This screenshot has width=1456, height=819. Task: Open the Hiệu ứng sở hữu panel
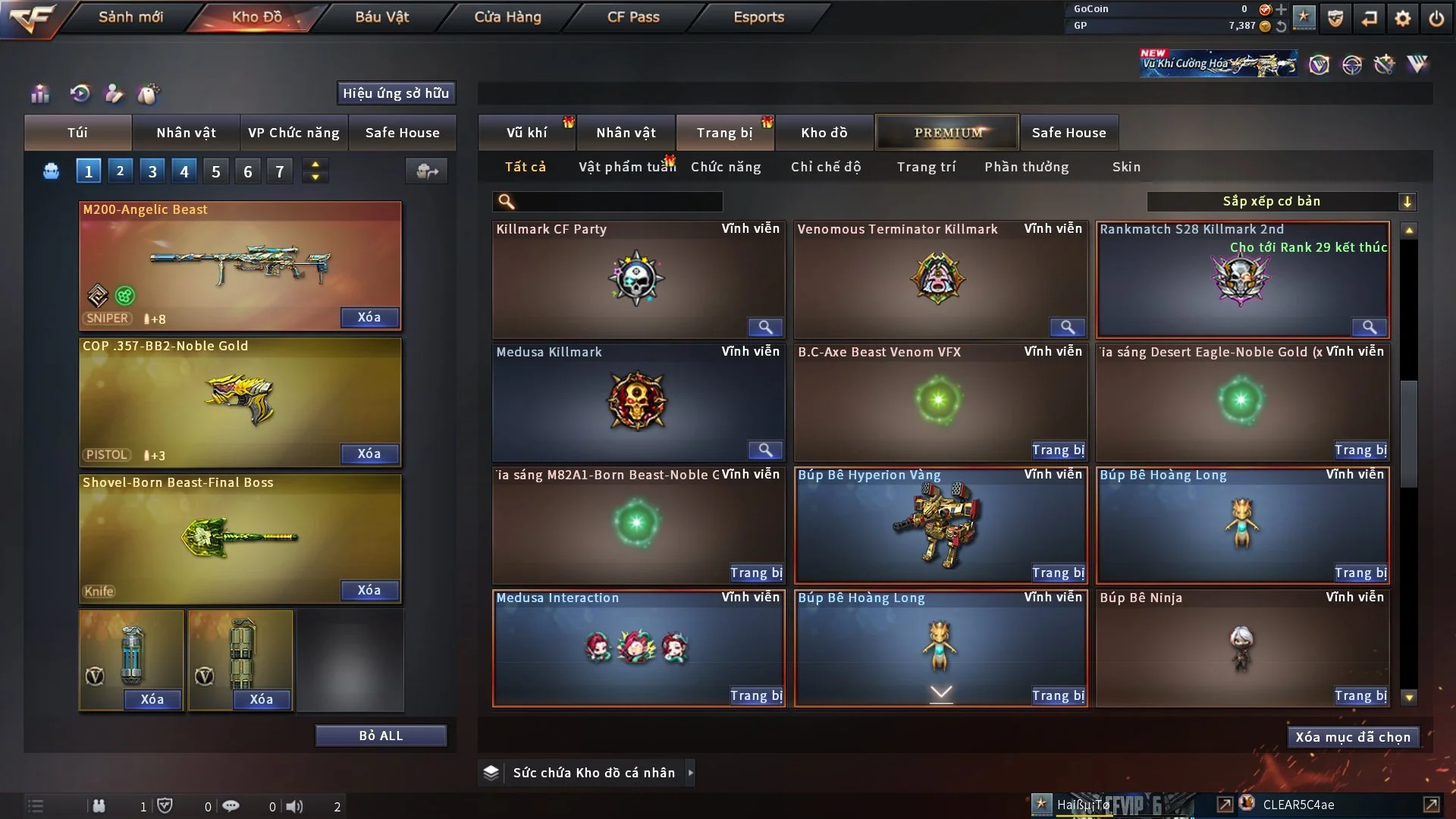[396, 93]
